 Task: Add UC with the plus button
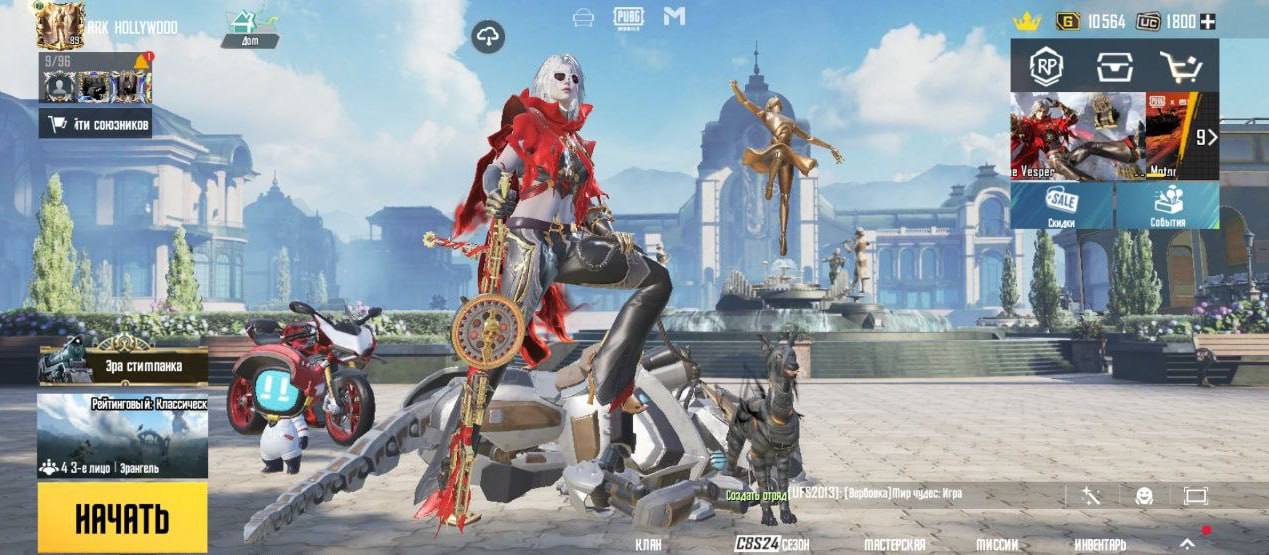pos(1208,21)
